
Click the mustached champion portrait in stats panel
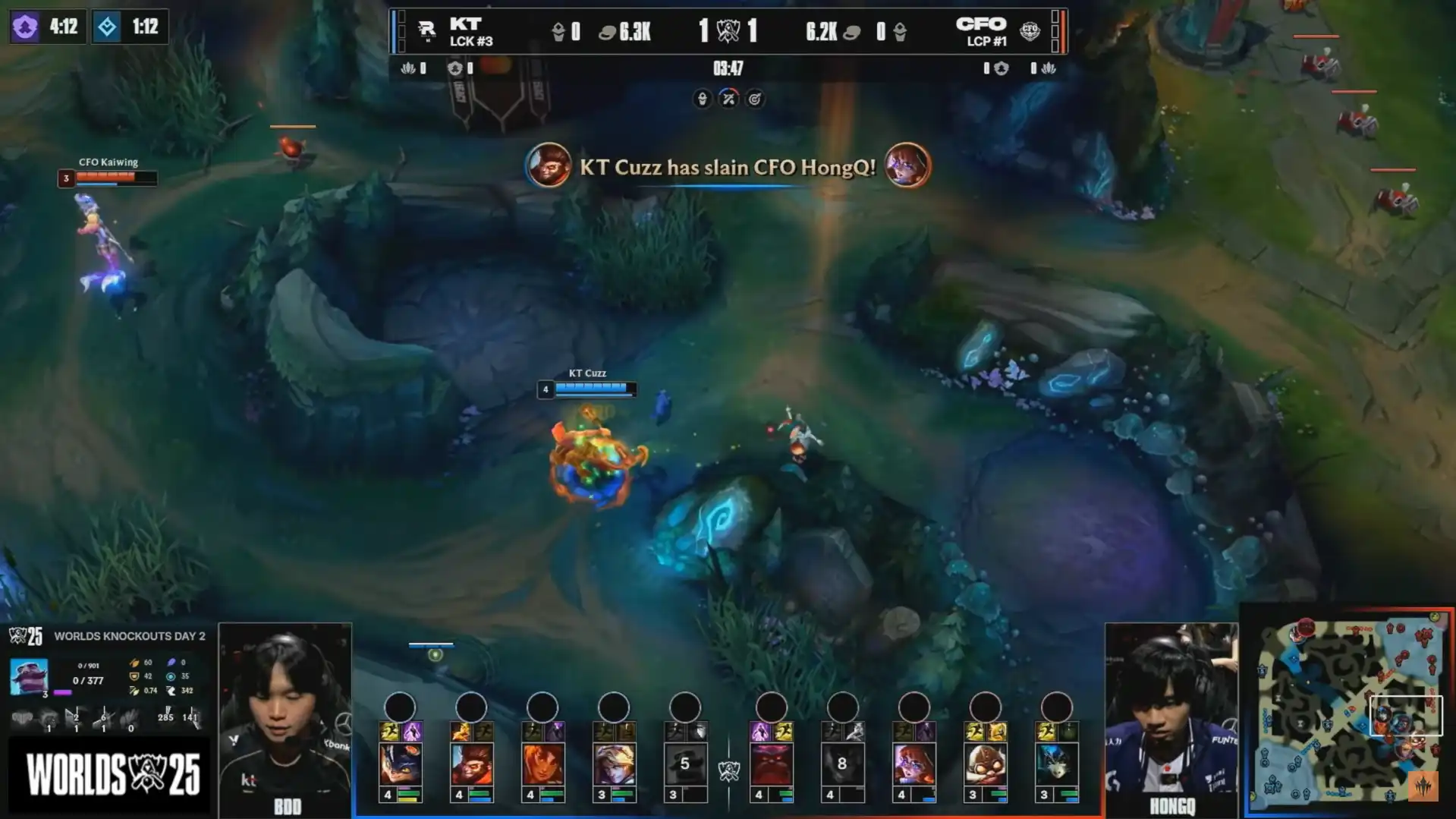pyautogui.click(x=29, y=676)
